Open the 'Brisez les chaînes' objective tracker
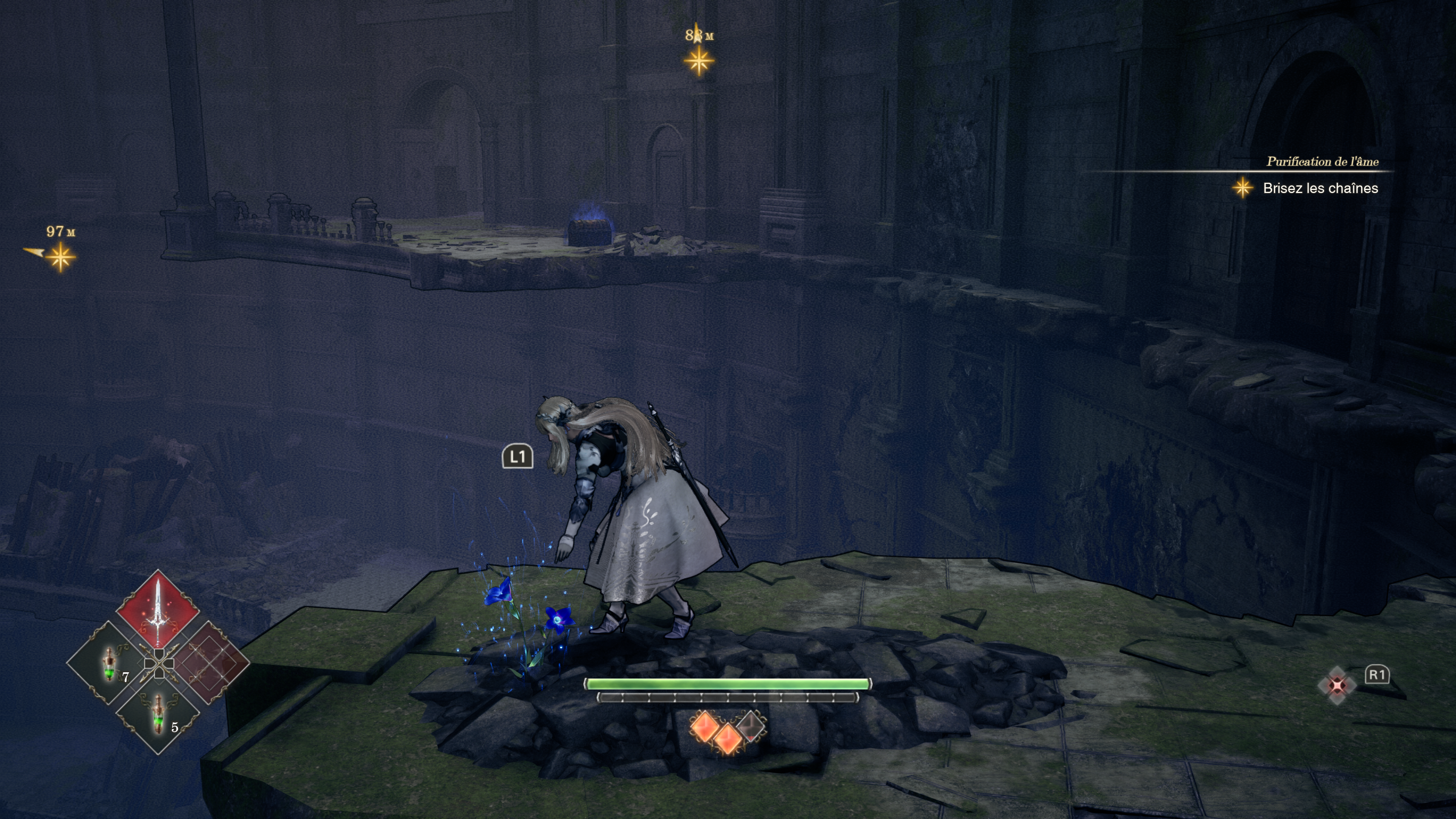The width and height of the screenshot is (1456, 819). (x=1320, y=188)
